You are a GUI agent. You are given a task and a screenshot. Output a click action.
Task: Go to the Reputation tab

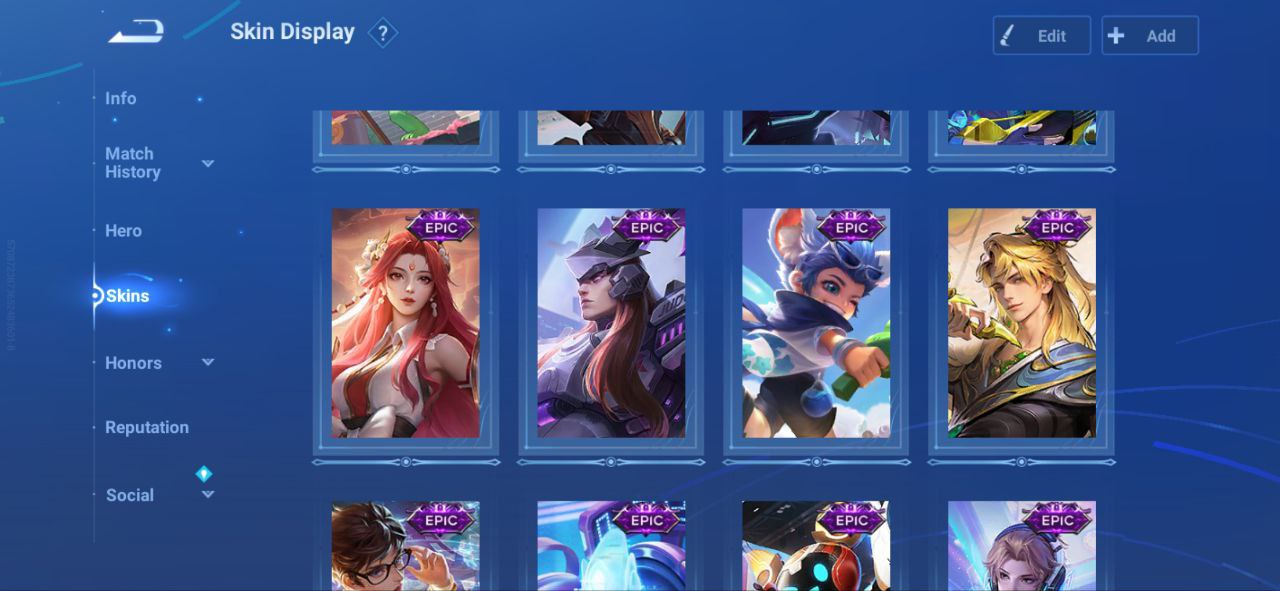(x=147, y=427)
